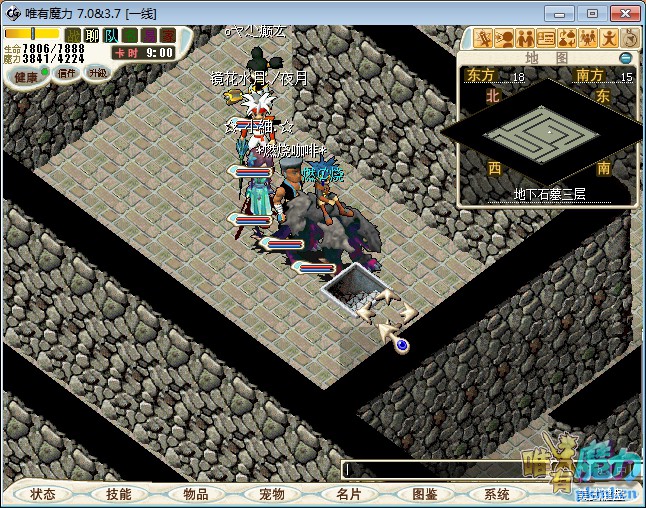The height and width of the screenshot is (508, 646).
Task: Click the 升级 level-up button
Action: tap(97, 72)
